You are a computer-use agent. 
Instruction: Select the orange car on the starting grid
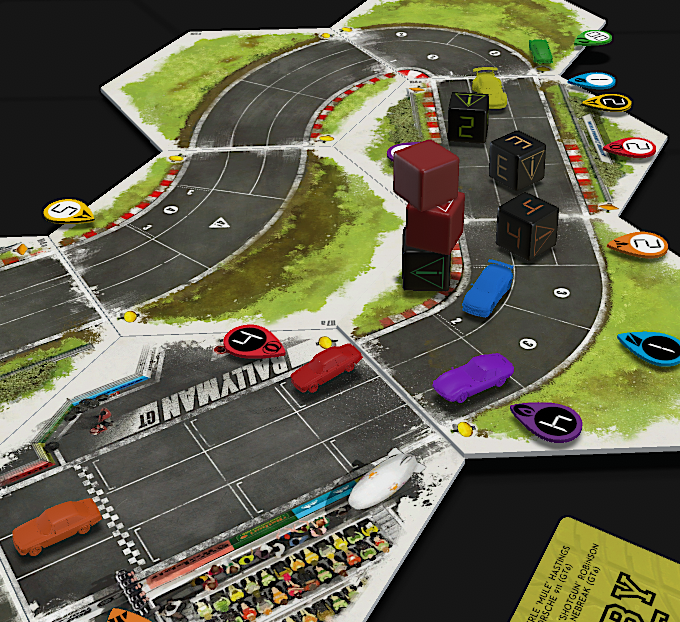(x=56, y=526)
